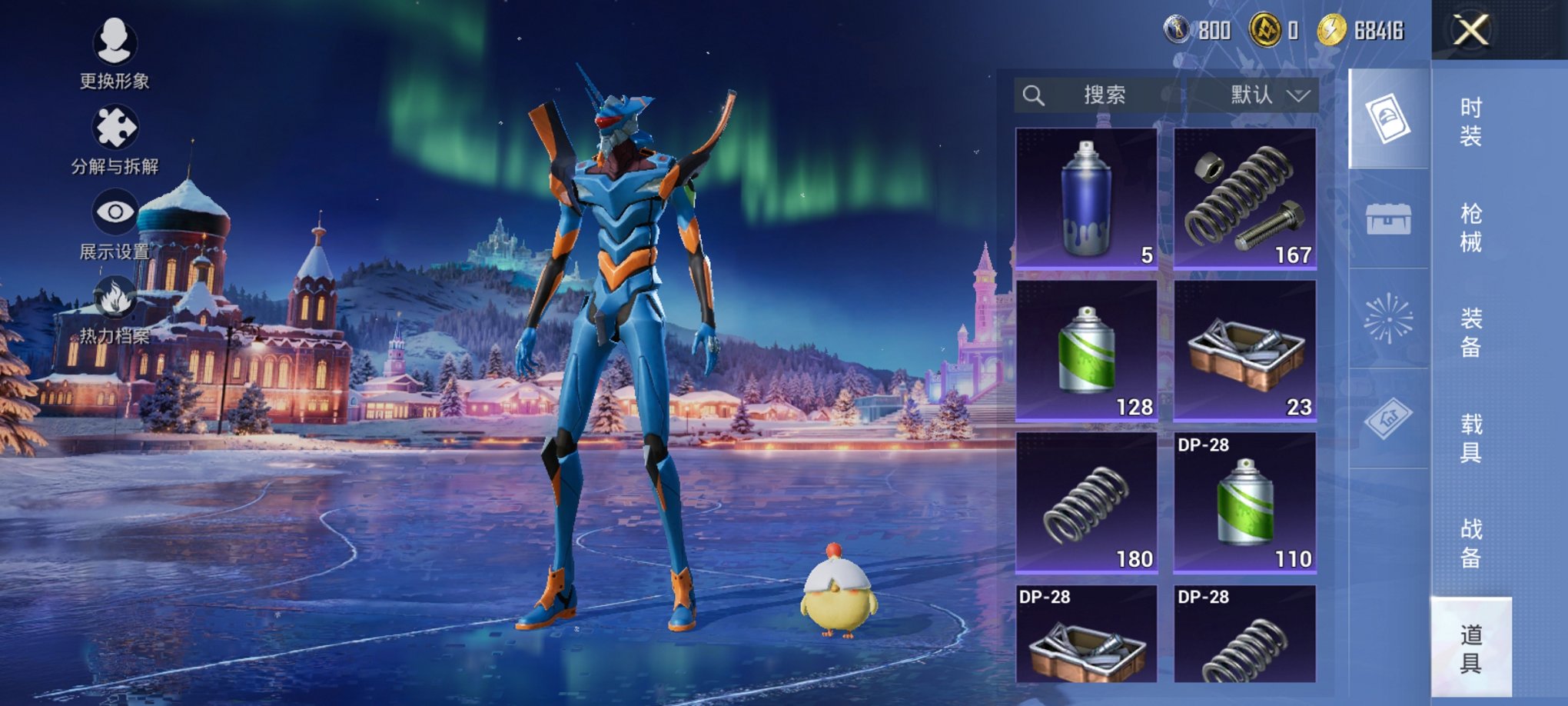
Task: Switch to the 载具 vehicles tab
Action: pyautogui.click(x=1470, y=438)
